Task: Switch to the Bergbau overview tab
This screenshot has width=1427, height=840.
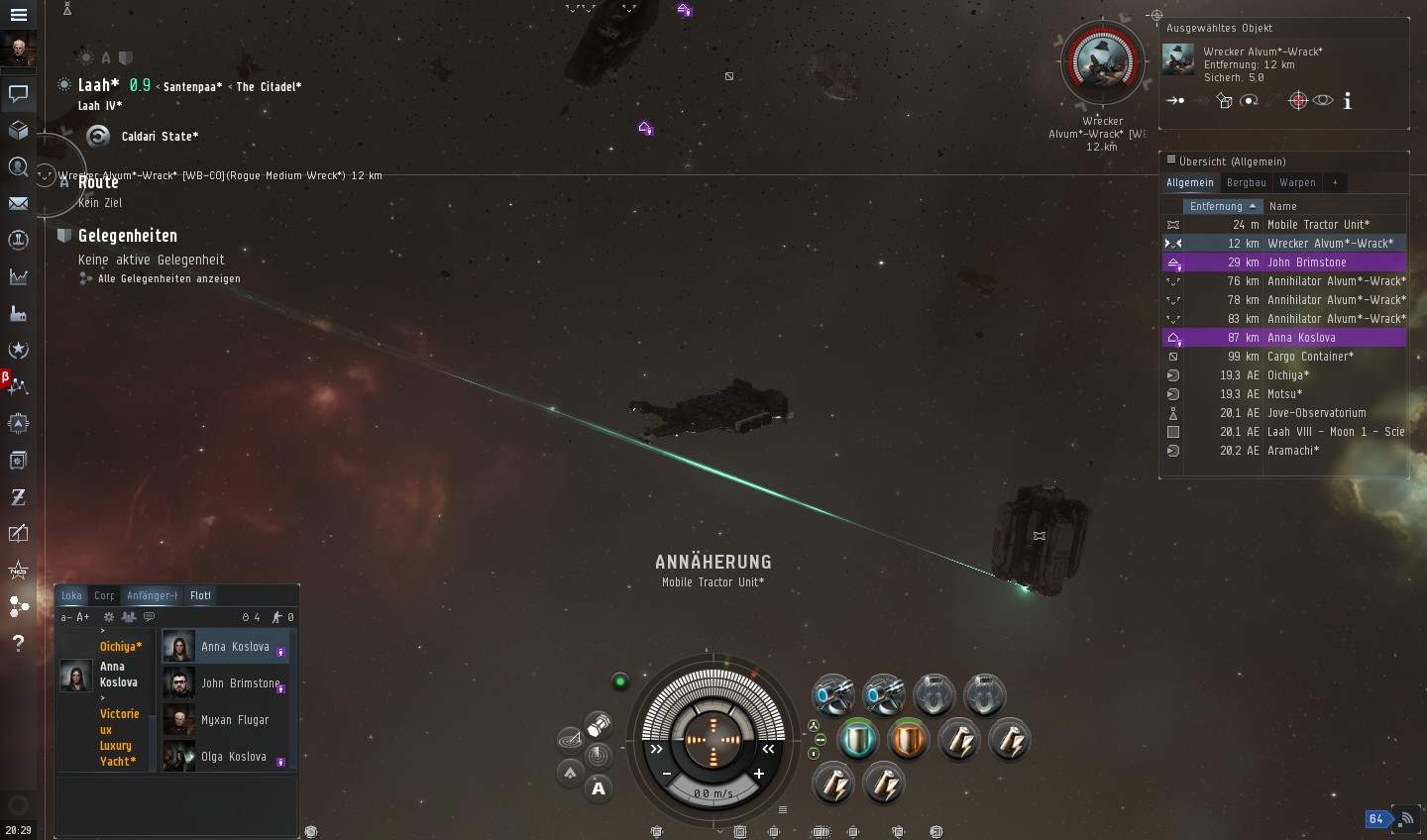Action: [1246, 182]
